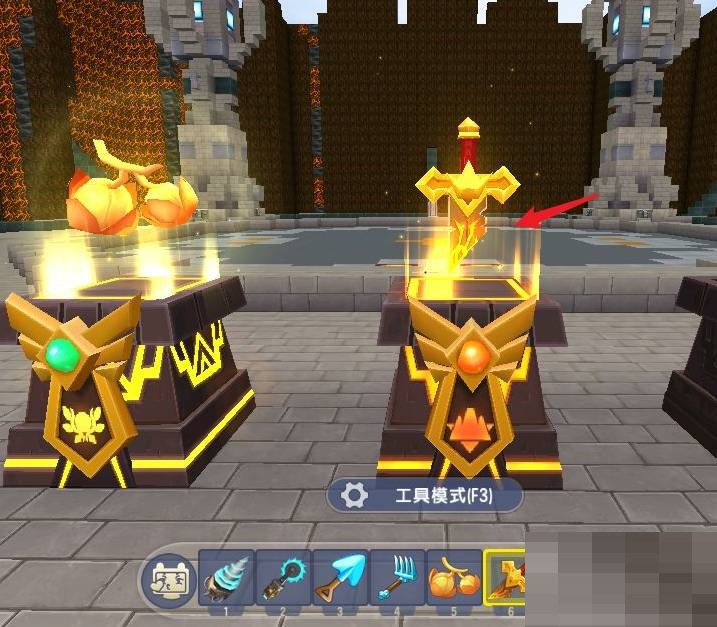
Task: Equip the blue shovel in slot 3
Action: pos(340,580)
